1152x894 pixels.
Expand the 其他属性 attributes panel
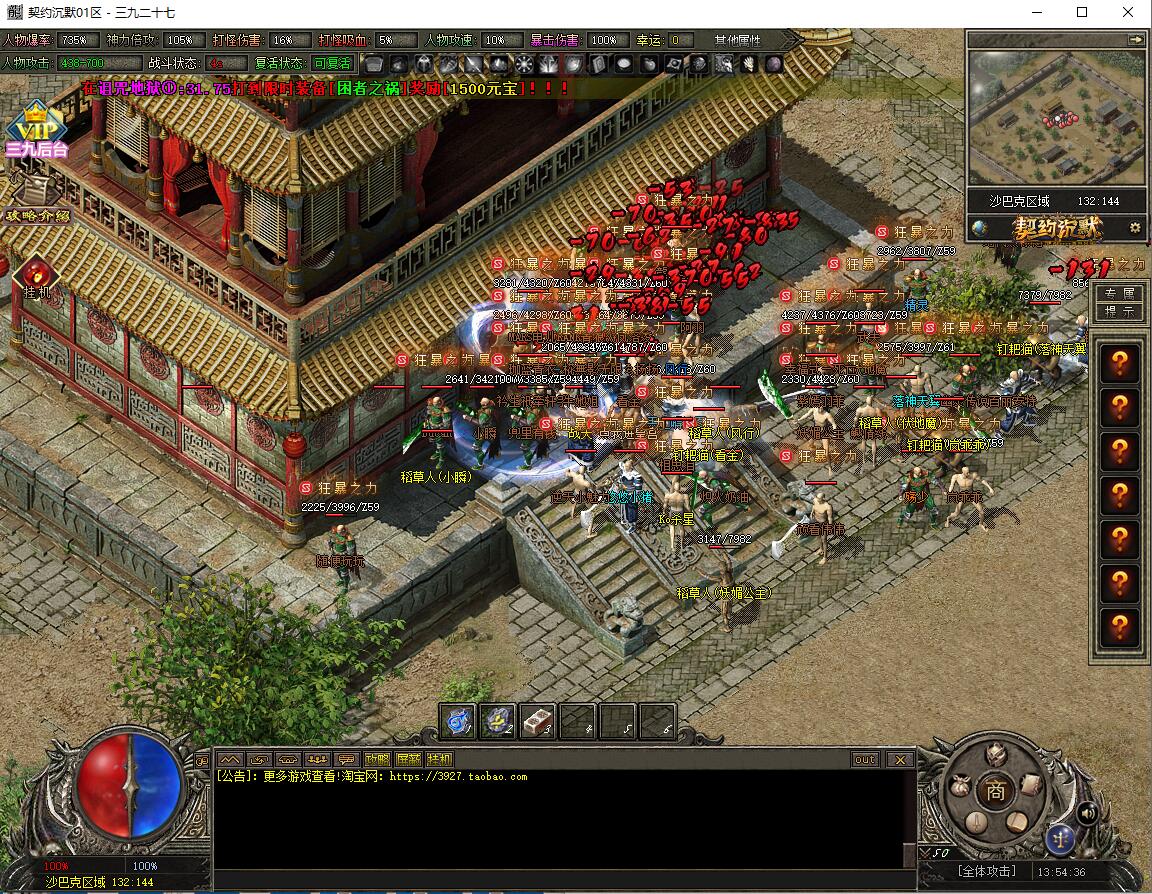click(x=737, y=40)
